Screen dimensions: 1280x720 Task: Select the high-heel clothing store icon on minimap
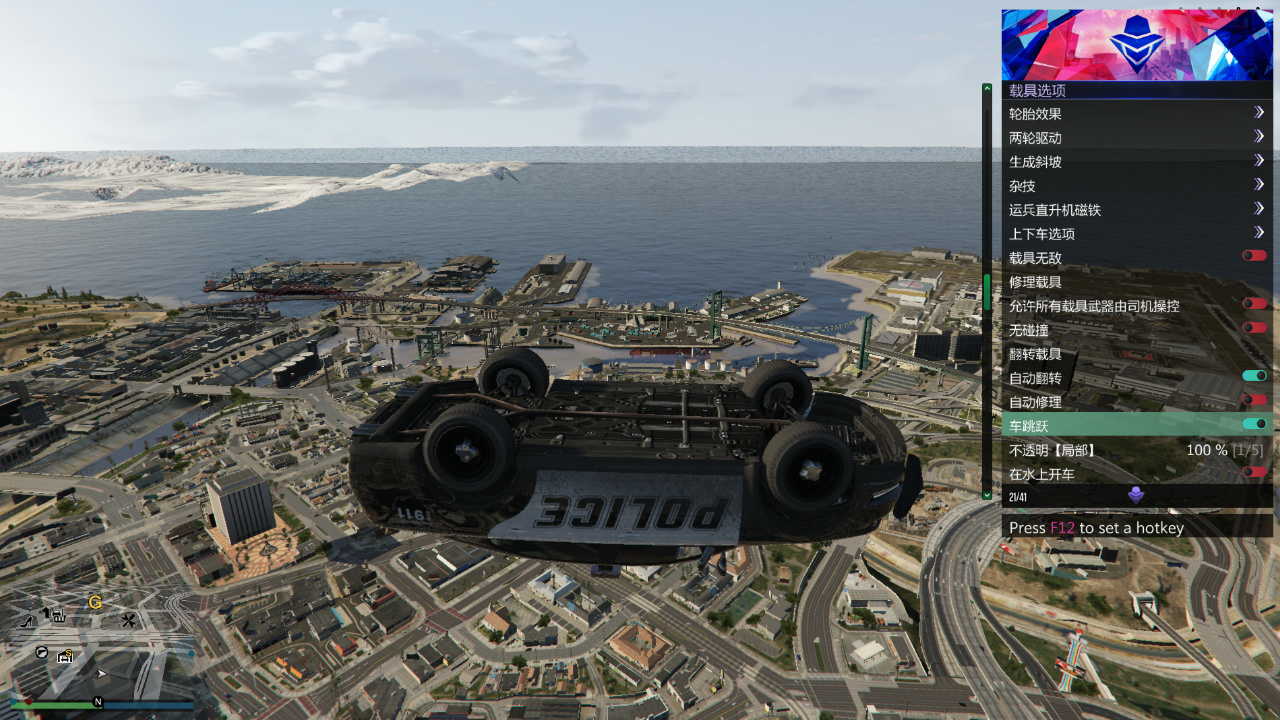[25, 622]
